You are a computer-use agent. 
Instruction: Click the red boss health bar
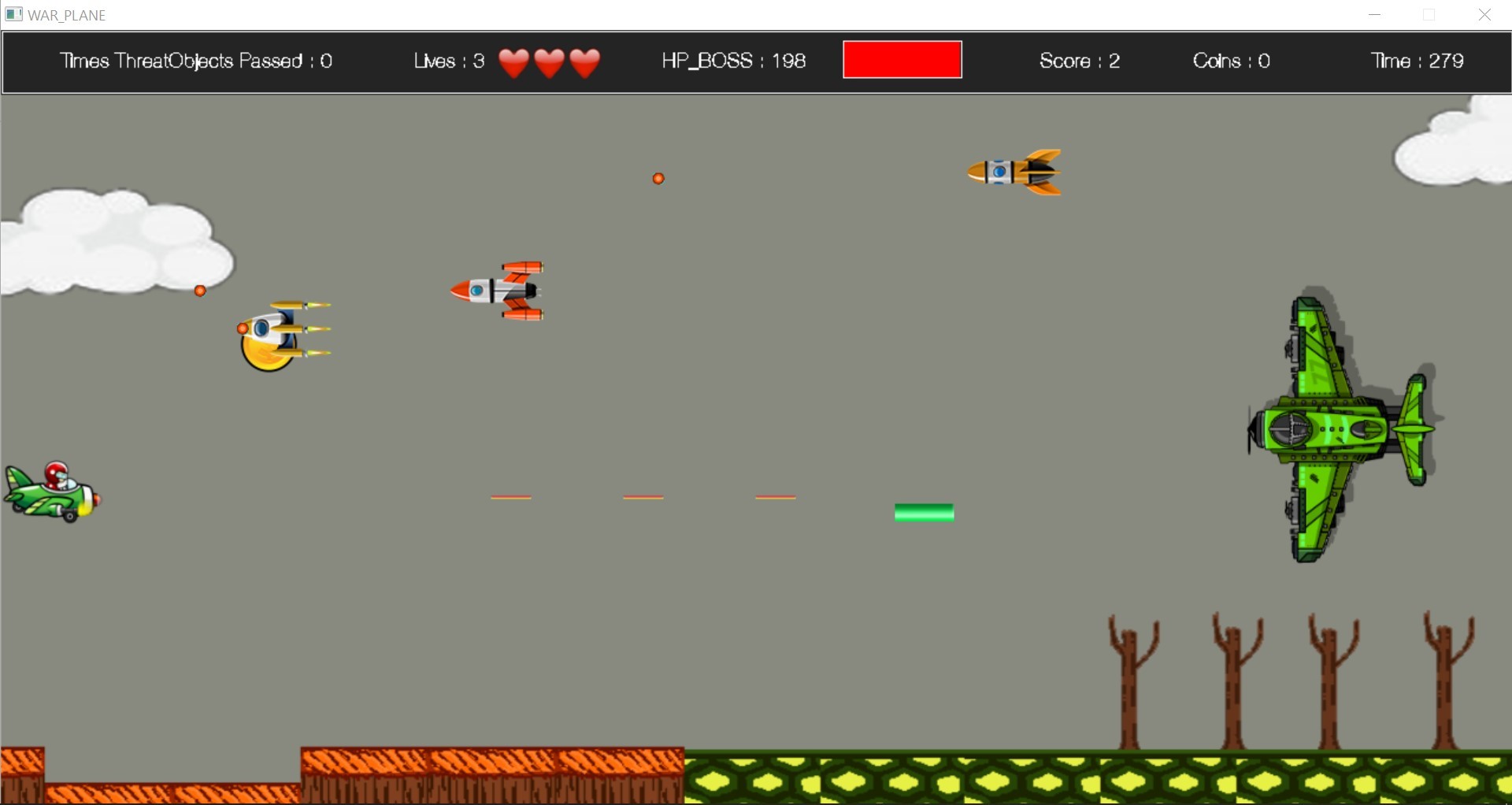[x=902, y=59]
